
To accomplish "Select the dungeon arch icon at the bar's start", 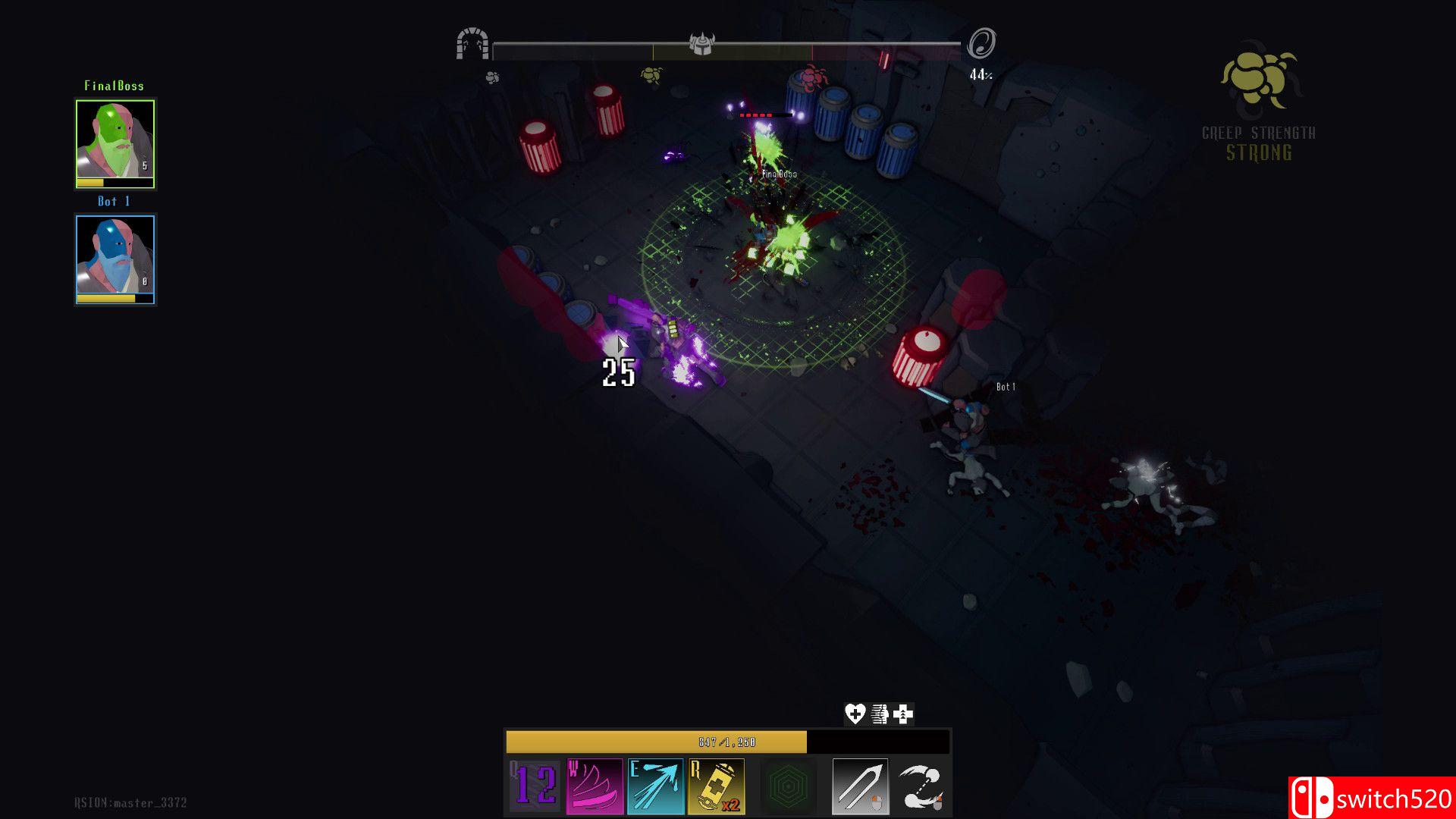I will click(x=475, y=42).
